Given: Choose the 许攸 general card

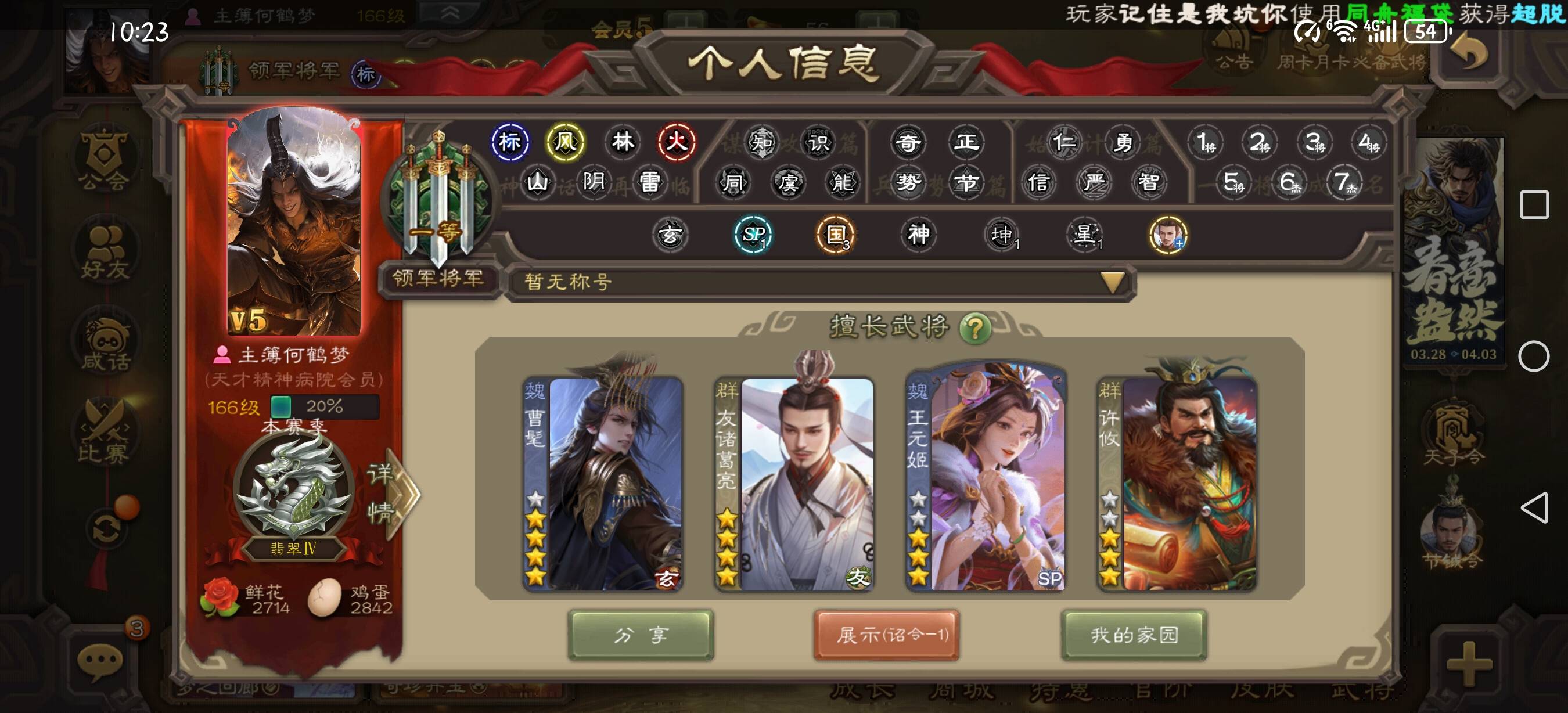Looking at the screenshot, I should click(1177, 484).
